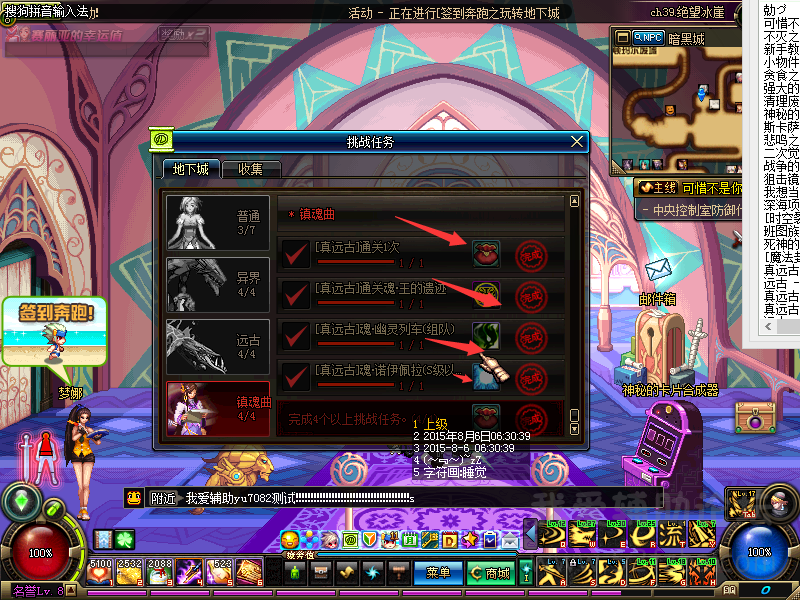Viewport: 800px width, 600px height.
Task: Click the red pouch reward for 通关1次
Action: pos(486,254)
